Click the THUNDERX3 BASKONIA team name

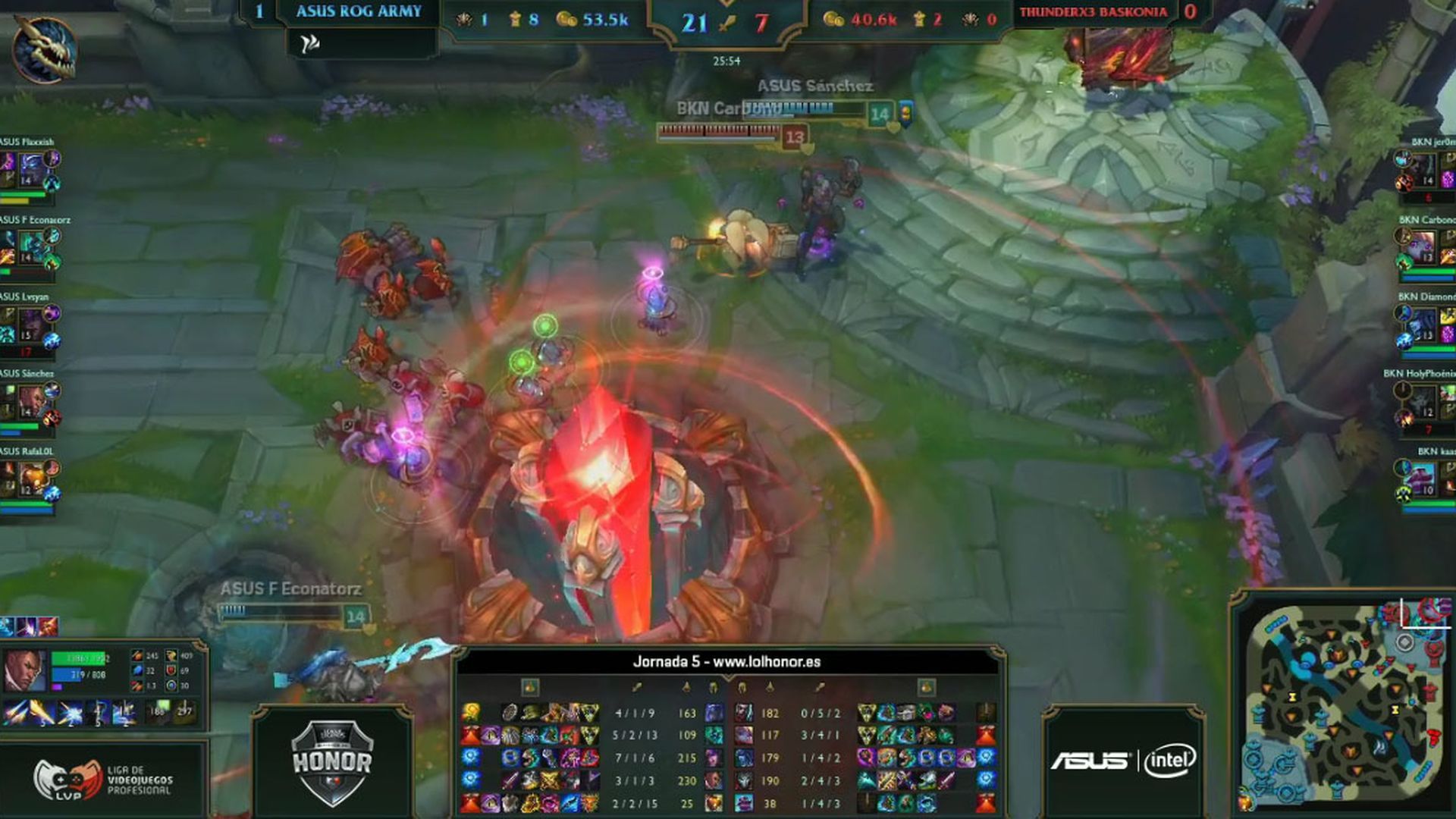[1093, 12]
